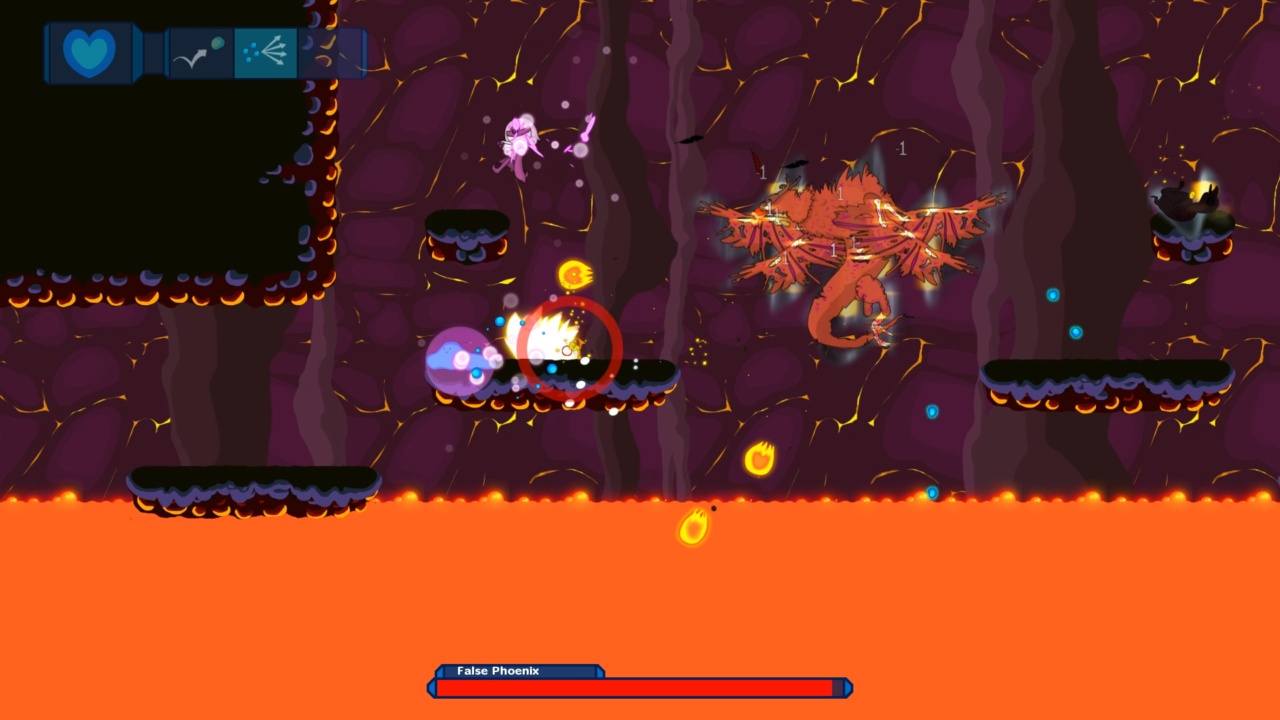
Task: Click the fireball beside the tree trunk
Action: click(762, 456)
